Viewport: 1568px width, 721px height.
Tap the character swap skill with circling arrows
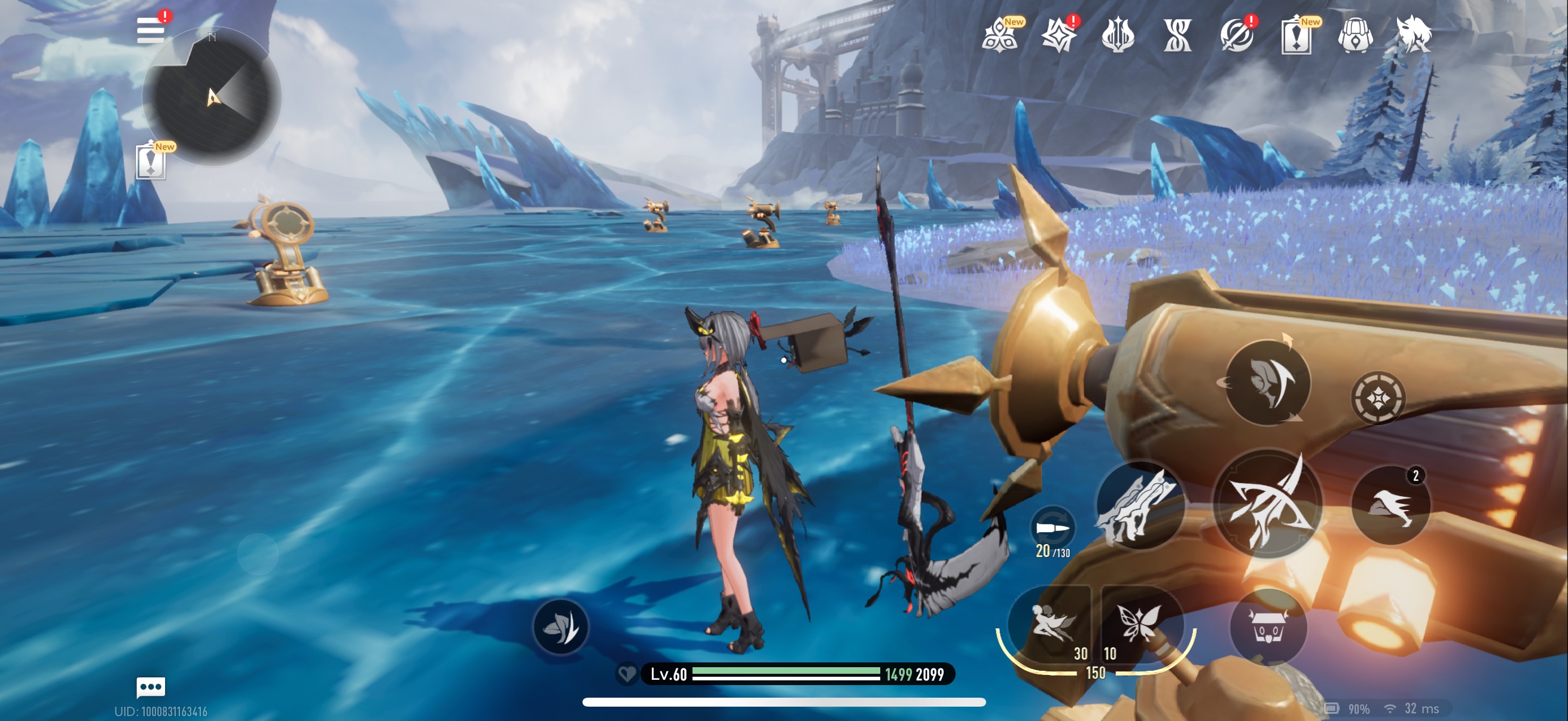pyautogui.click(x=1267, y=383)
